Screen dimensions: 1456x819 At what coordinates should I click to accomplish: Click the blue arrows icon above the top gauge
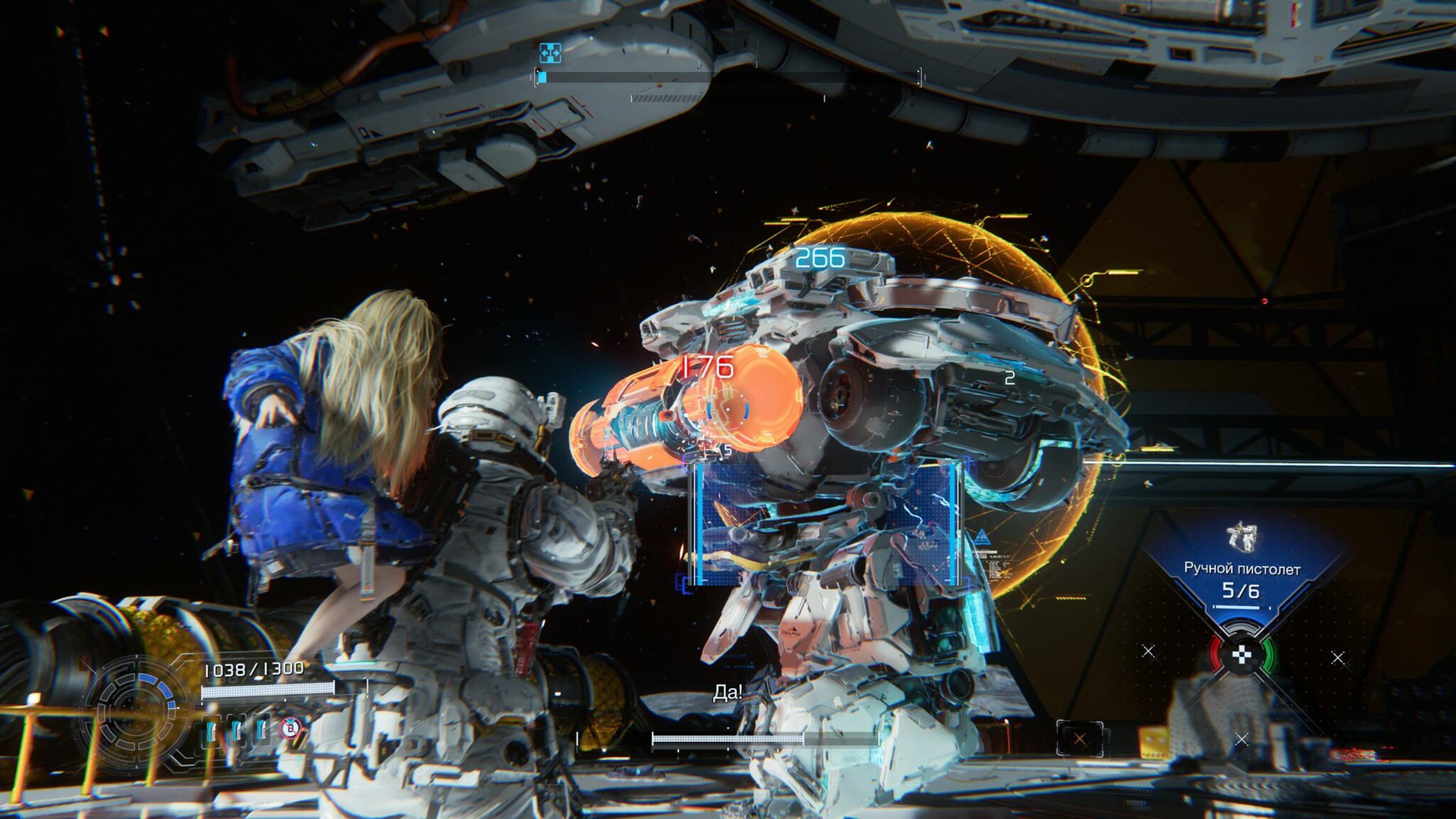click(x=550, y=53)
